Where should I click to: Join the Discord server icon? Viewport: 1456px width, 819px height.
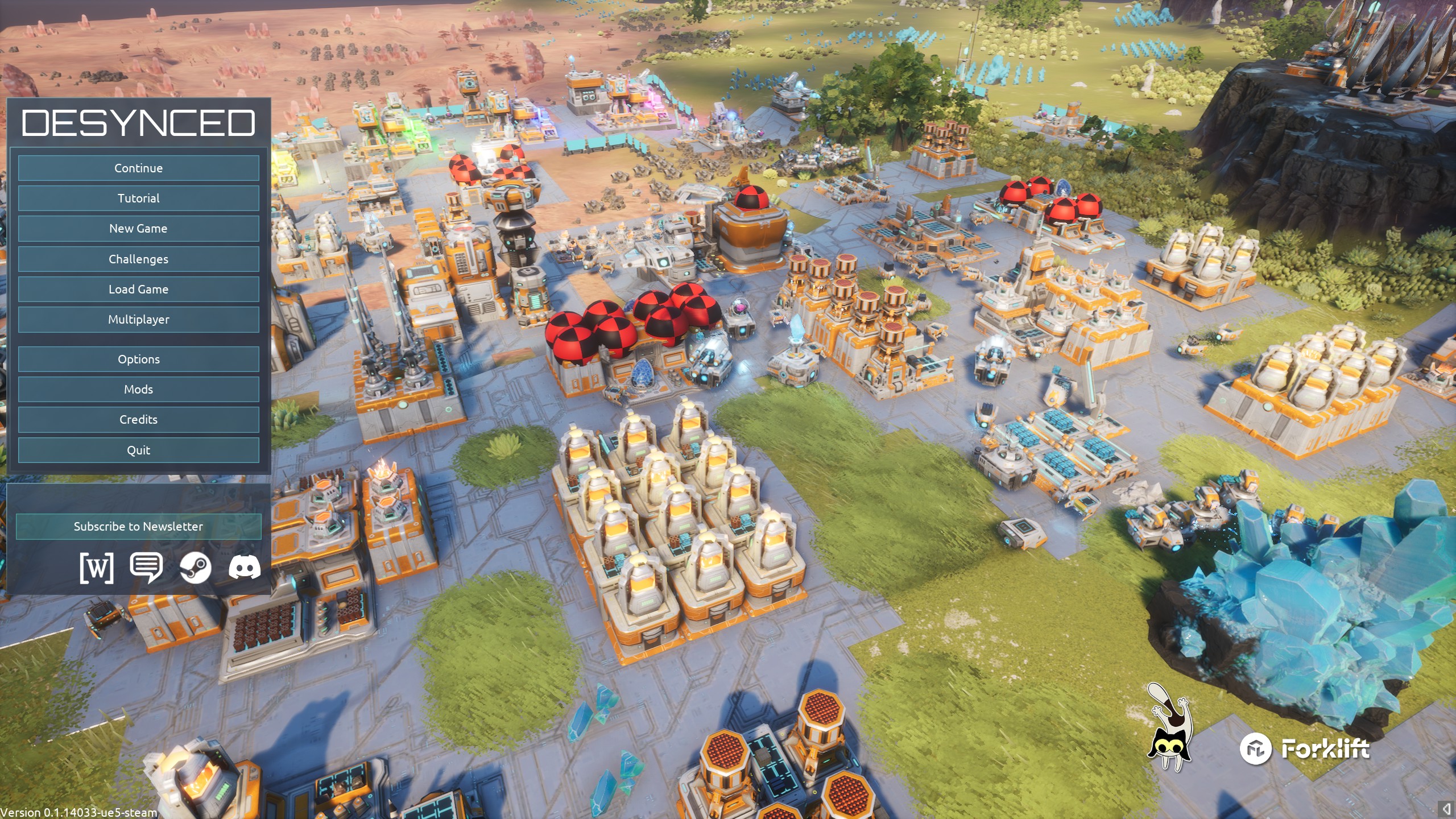(x=245, y=568)
